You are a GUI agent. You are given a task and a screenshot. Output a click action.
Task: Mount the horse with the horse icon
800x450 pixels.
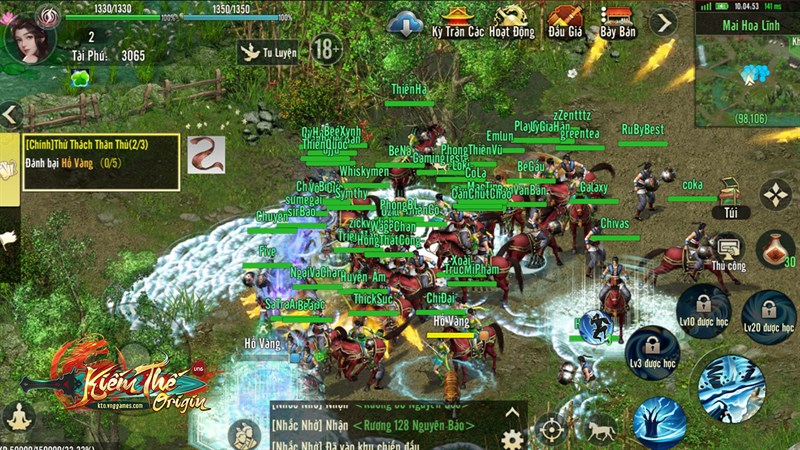(600, 430)
